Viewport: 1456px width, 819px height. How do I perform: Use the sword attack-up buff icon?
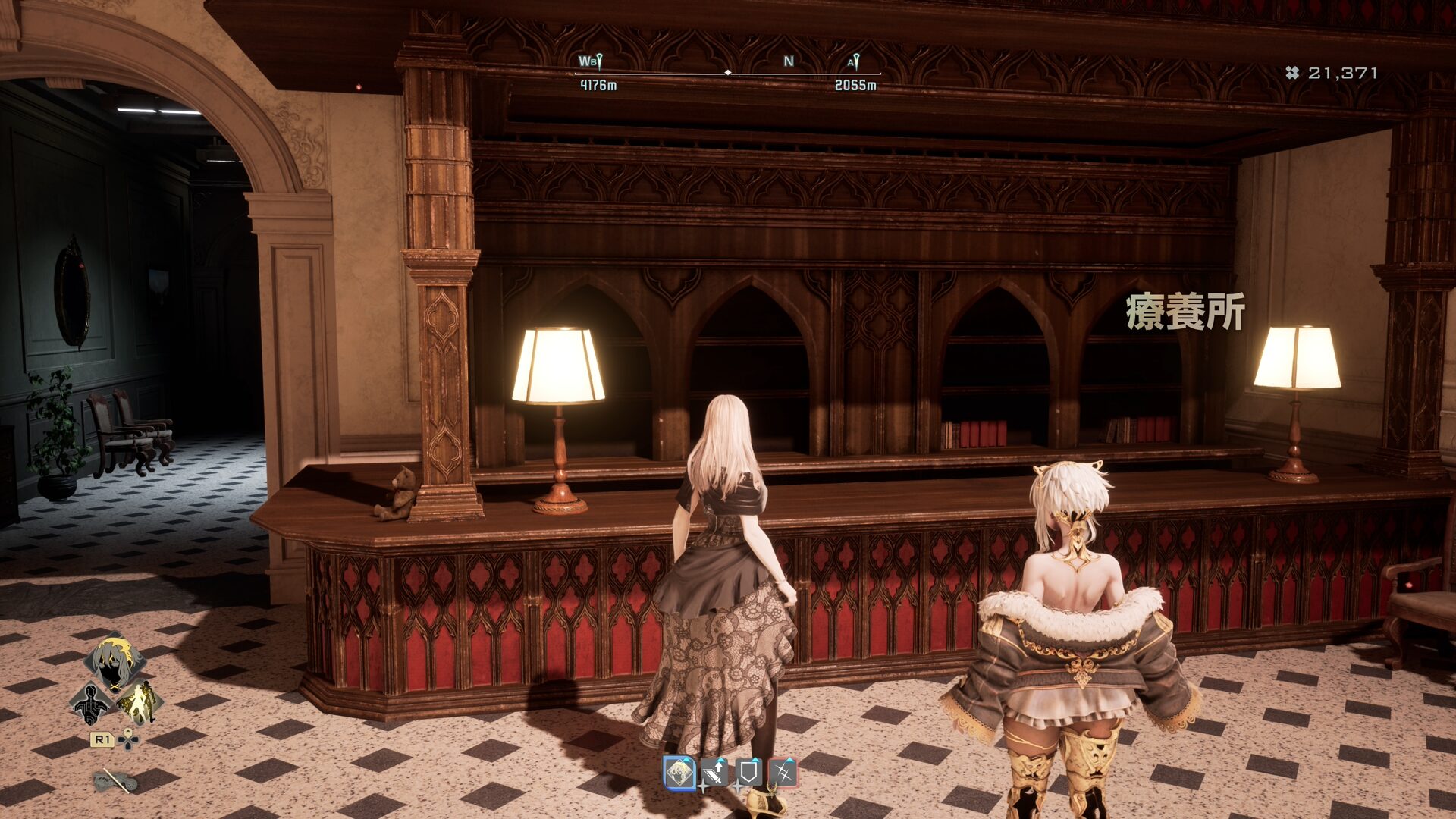pos(714,773)
